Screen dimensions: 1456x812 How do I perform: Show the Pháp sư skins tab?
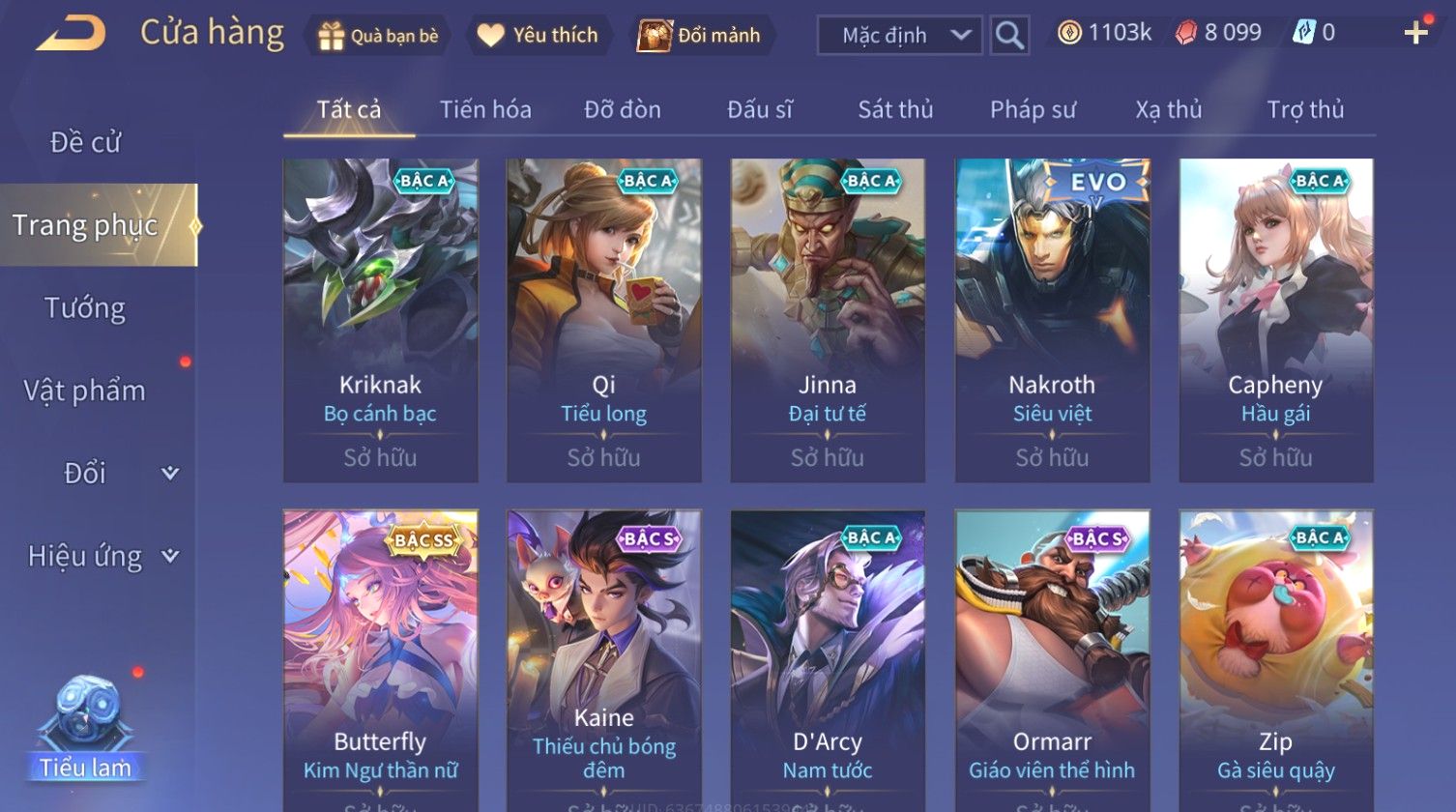click(1033, 110)
